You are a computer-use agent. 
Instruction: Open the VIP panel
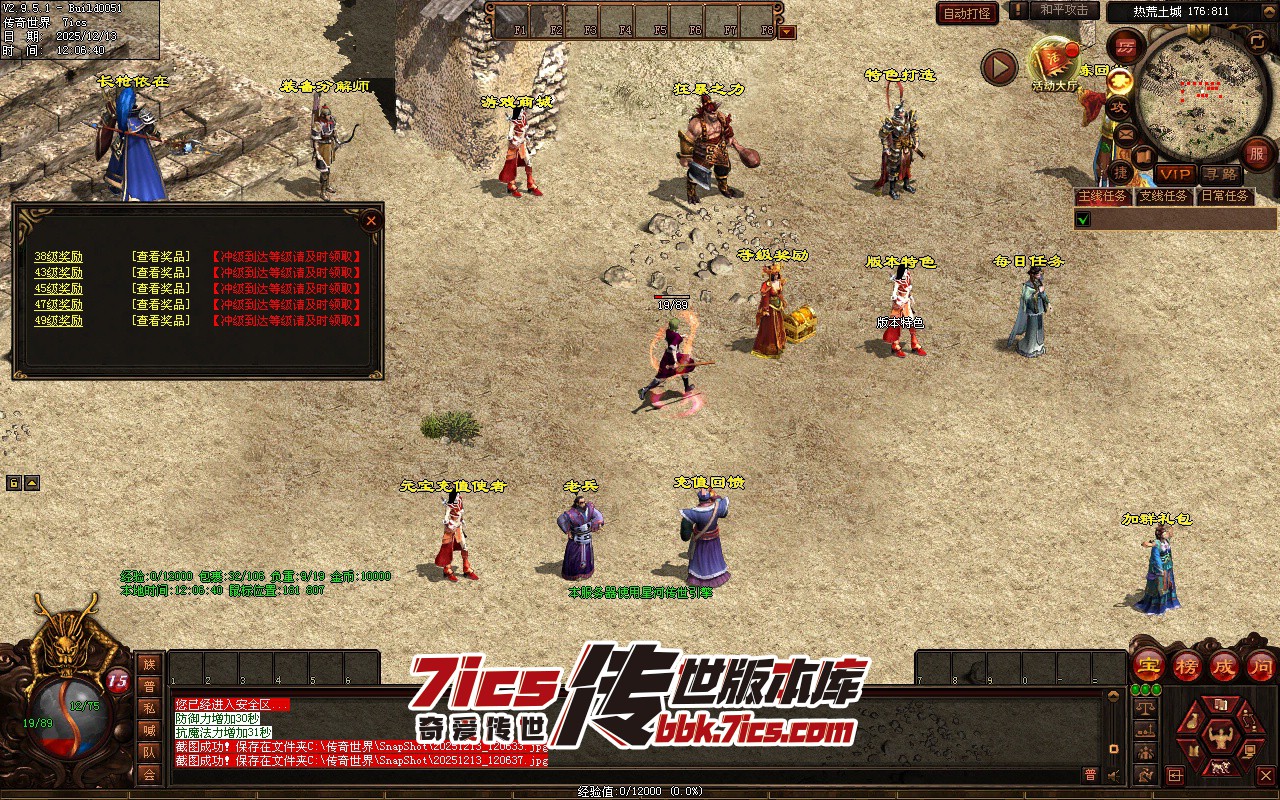point(1175,174)
